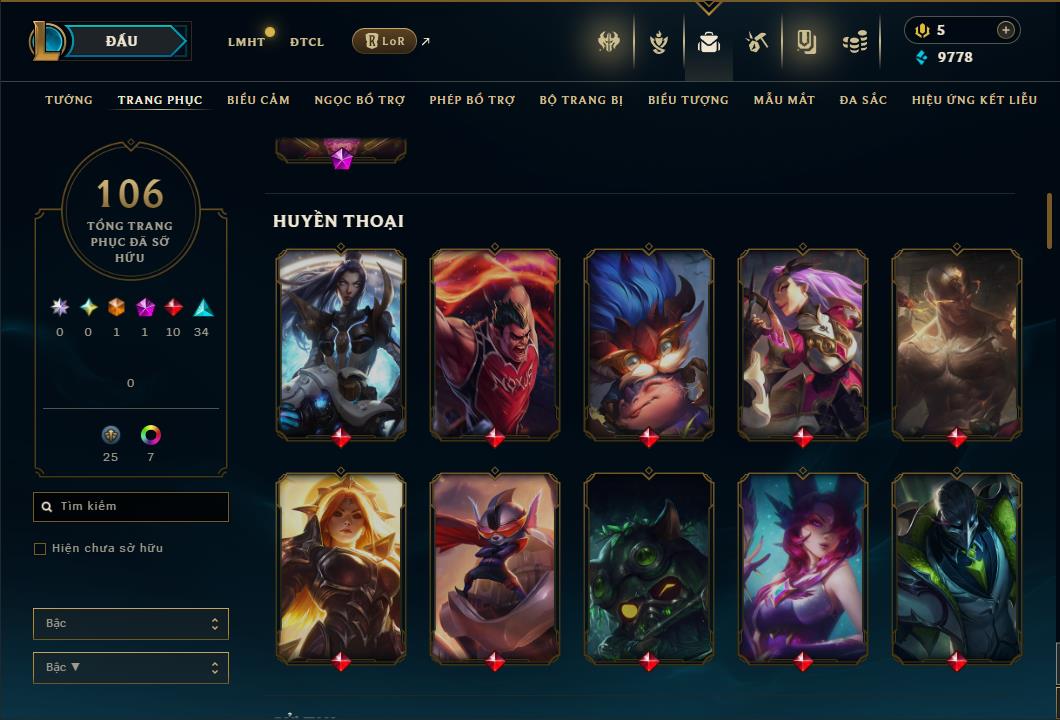This screenshot has width=1060, height=720.
Task: Select the Darius Noxus heart skin card
Action: tap(495, 343)
